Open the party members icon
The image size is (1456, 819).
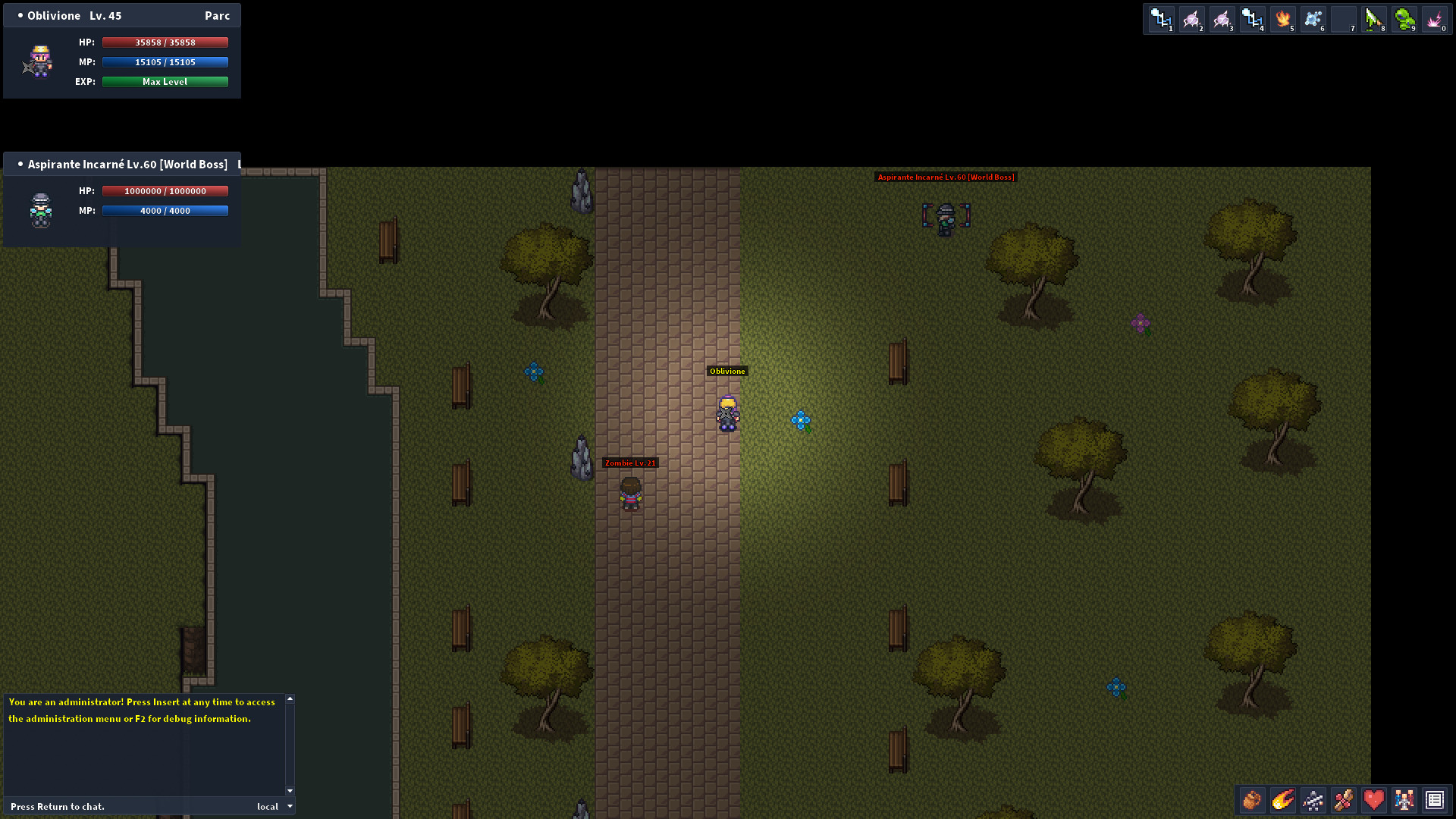(1404, 800)
